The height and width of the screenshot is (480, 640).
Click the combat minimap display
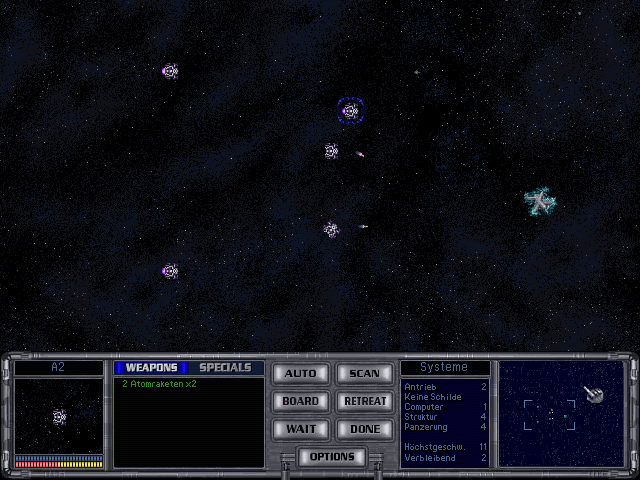tap(561, 413)
